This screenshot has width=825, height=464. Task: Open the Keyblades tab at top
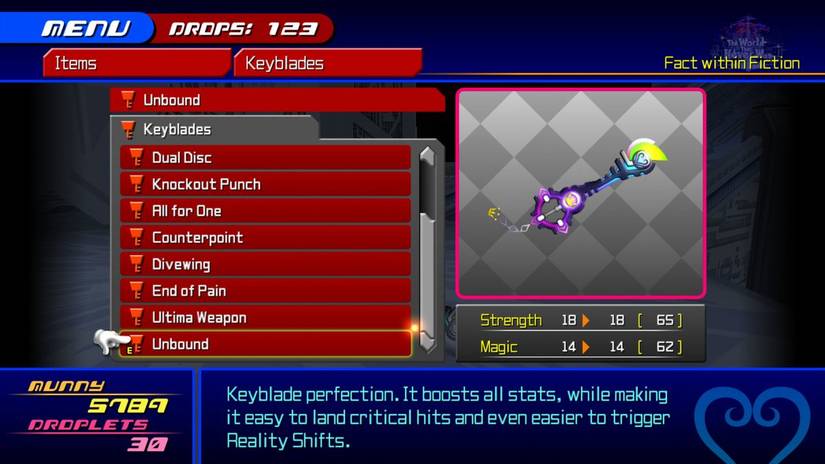click(327, 63)
